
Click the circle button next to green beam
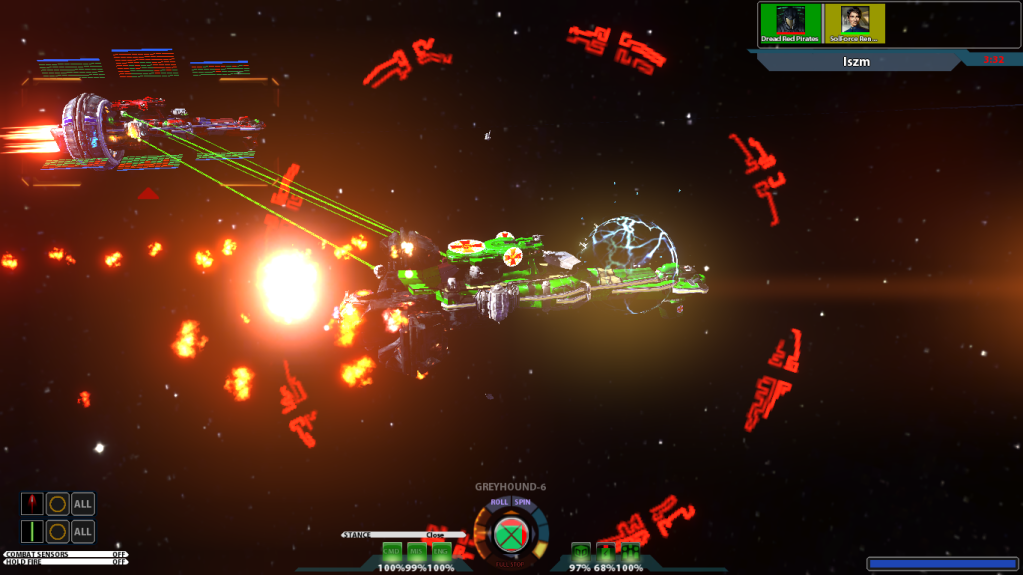[x=58, y=531]
